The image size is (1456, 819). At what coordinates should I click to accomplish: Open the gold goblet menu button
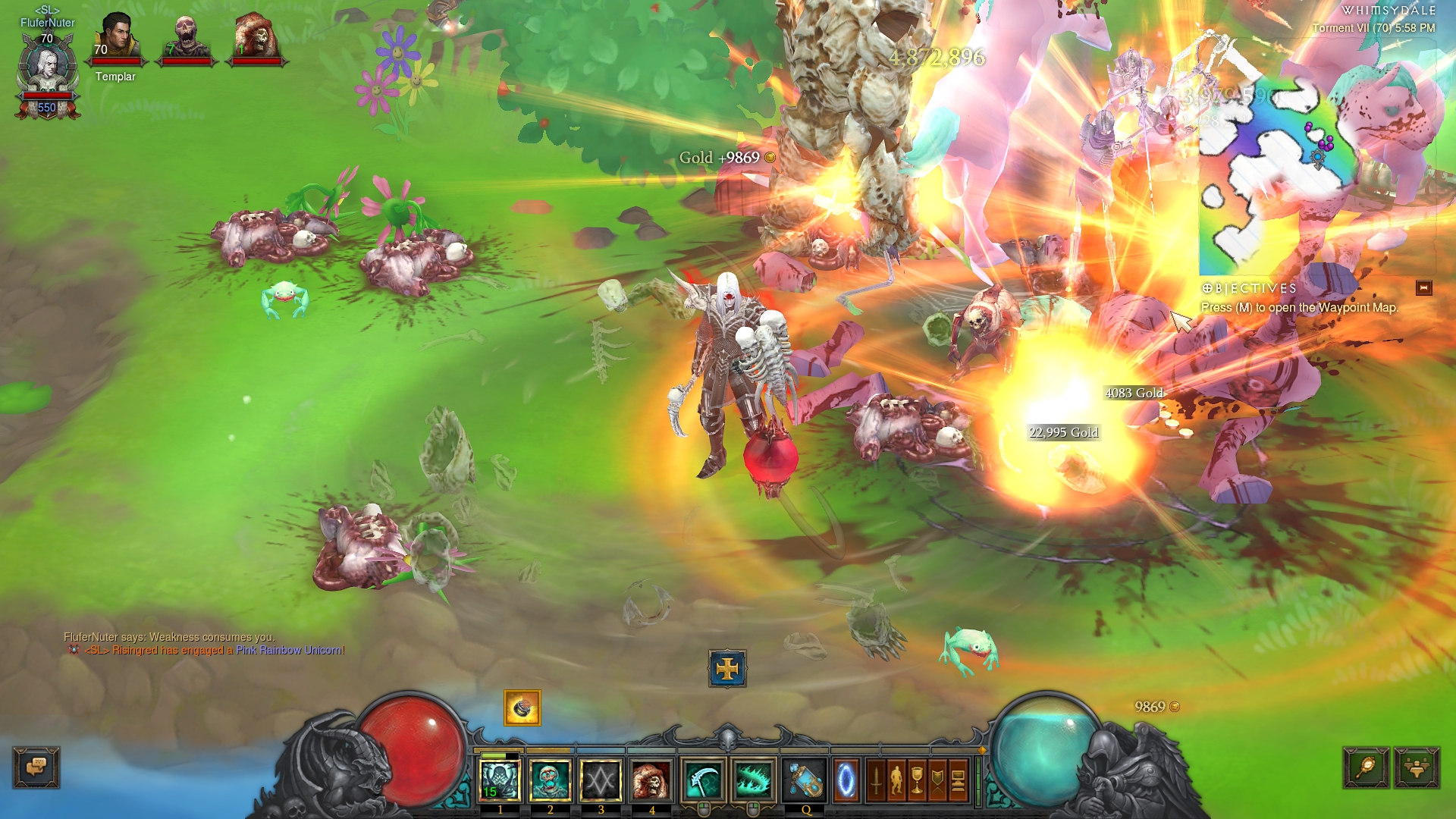[917, 780]
